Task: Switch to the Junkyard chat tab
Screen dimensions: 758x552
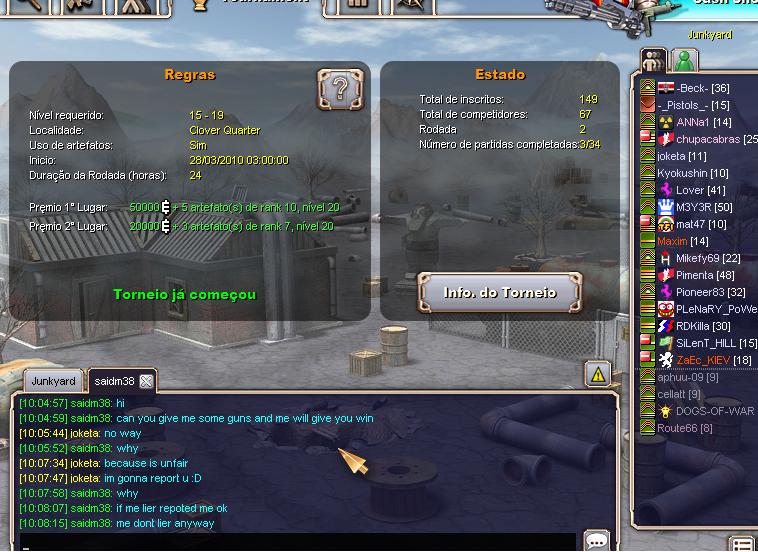Action: click(x=53, y=381)
